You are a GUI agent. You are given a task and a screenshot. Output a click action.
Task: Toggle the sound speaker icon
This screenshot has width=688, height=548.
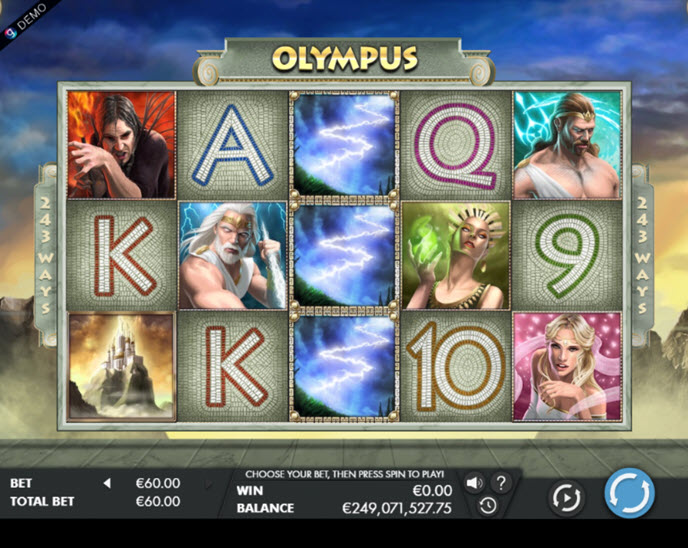point(474,483)
